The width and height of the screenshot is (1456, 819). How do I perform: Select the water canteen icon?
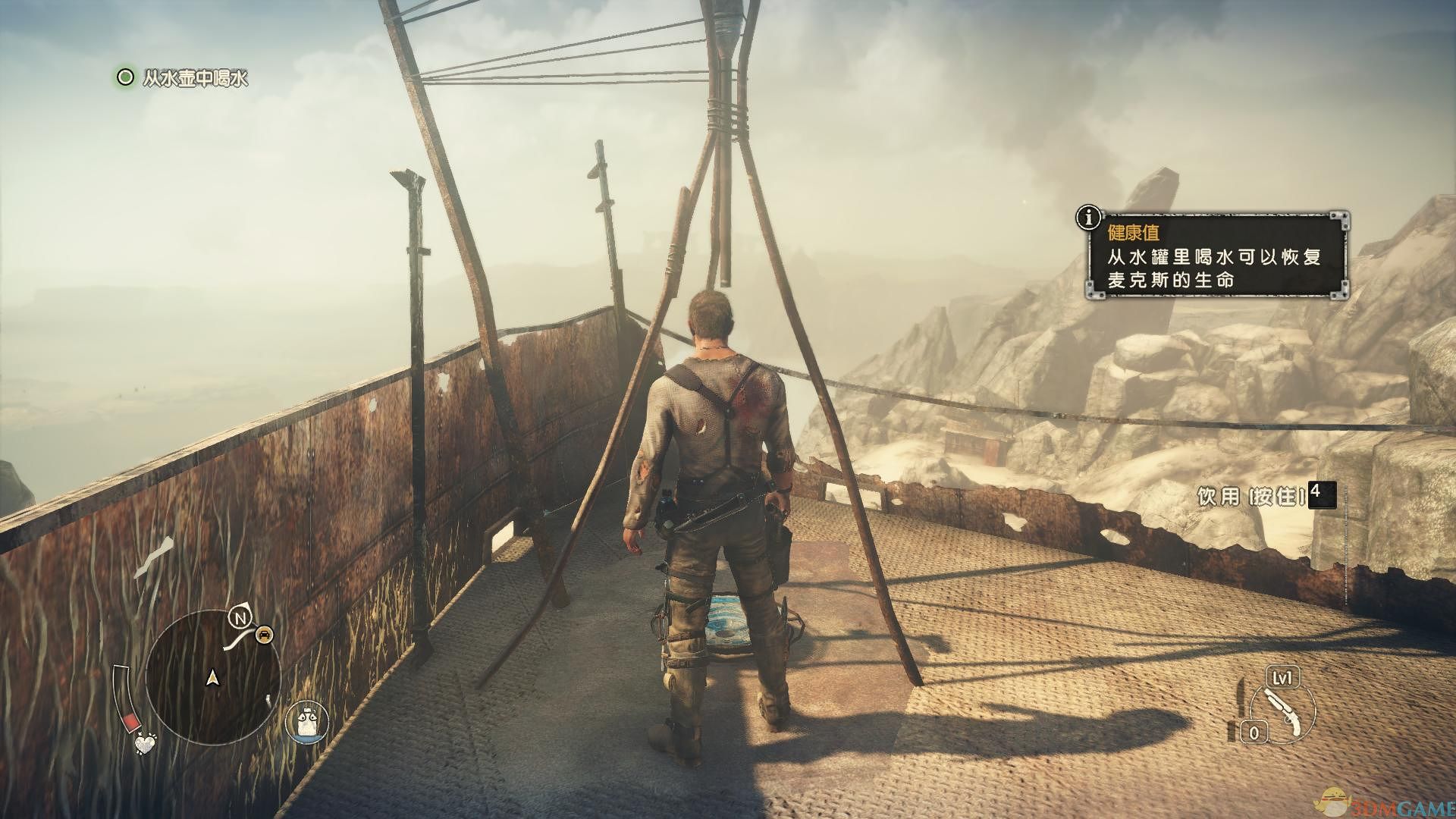click(x=306, y=720)
